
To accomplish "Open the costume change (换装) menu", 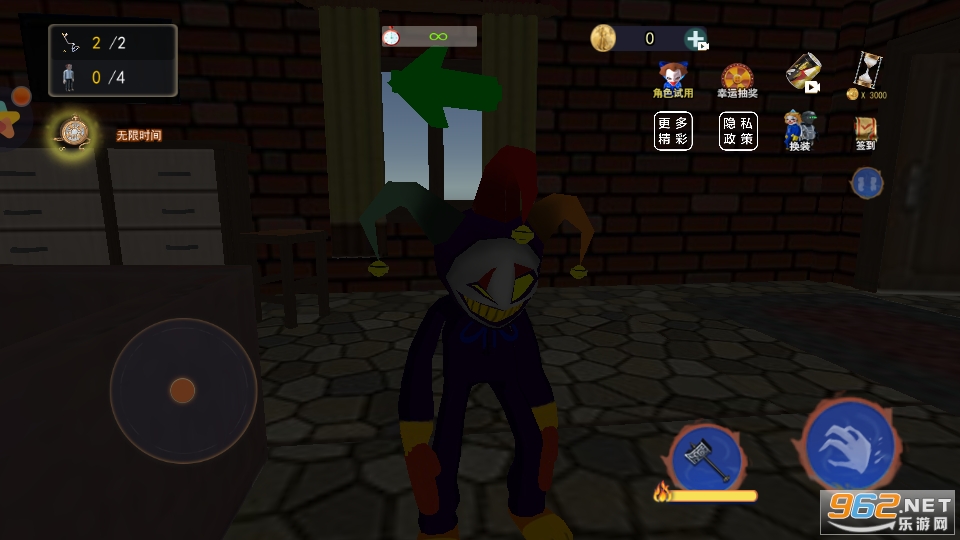I will (800, 130).
